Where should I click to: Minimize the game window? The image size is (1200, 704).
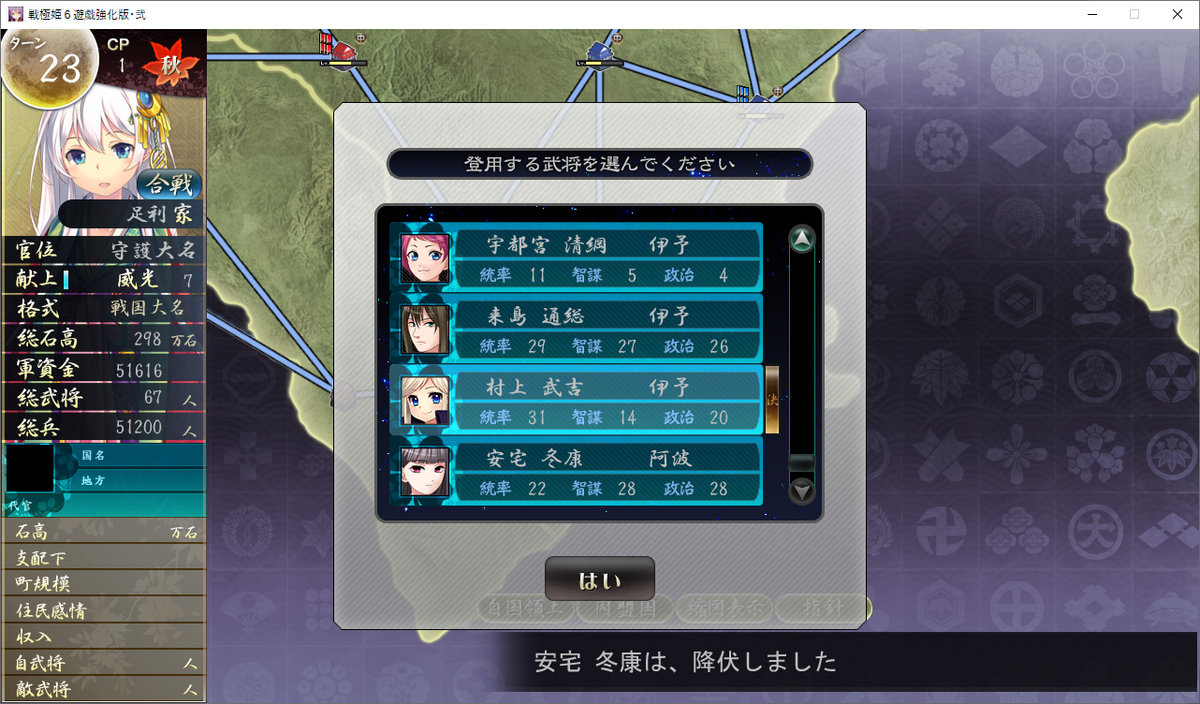point(1088,14)
